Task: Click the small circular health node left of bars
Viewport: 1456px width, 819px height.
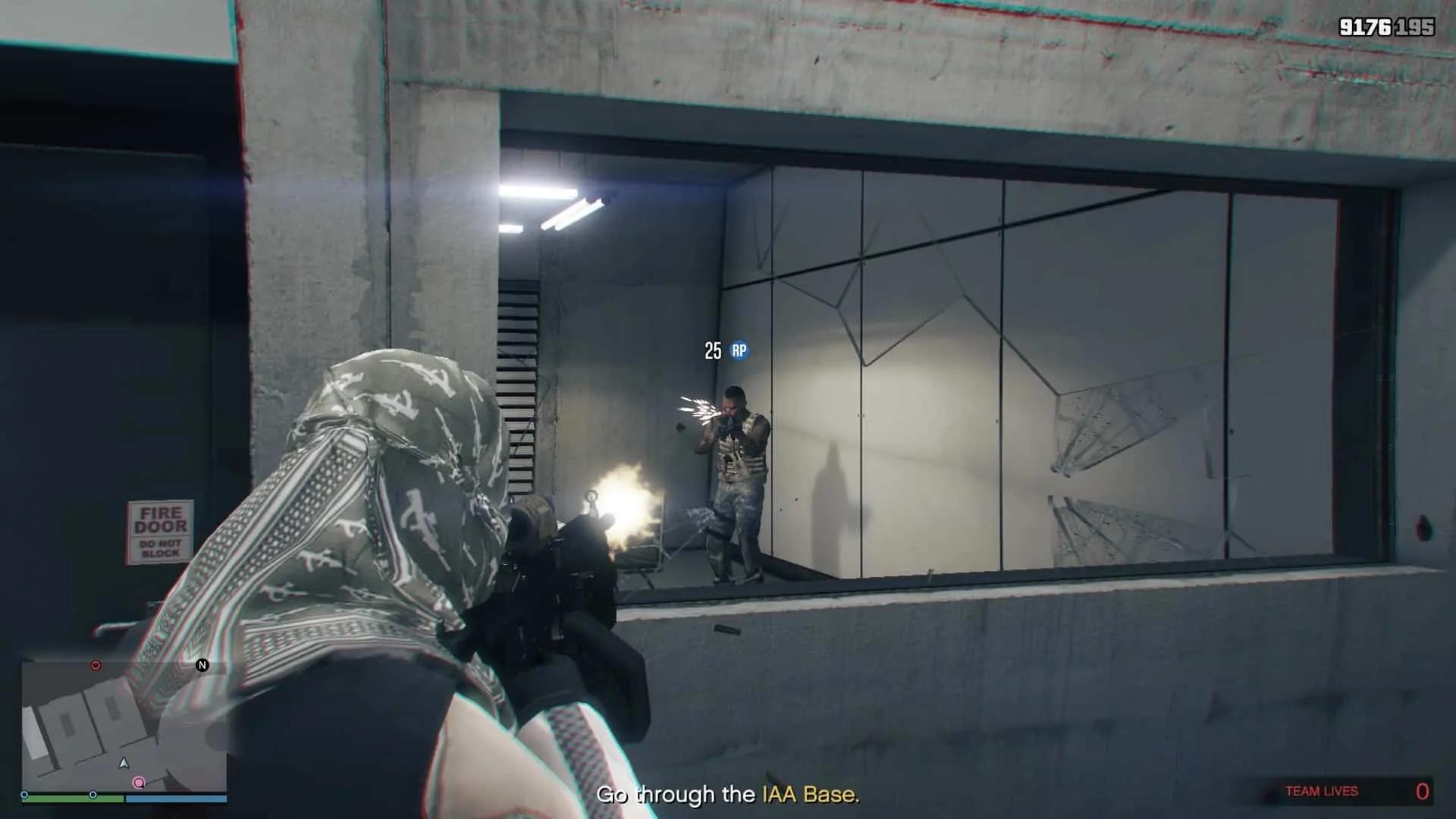Action: click(24, 796)
